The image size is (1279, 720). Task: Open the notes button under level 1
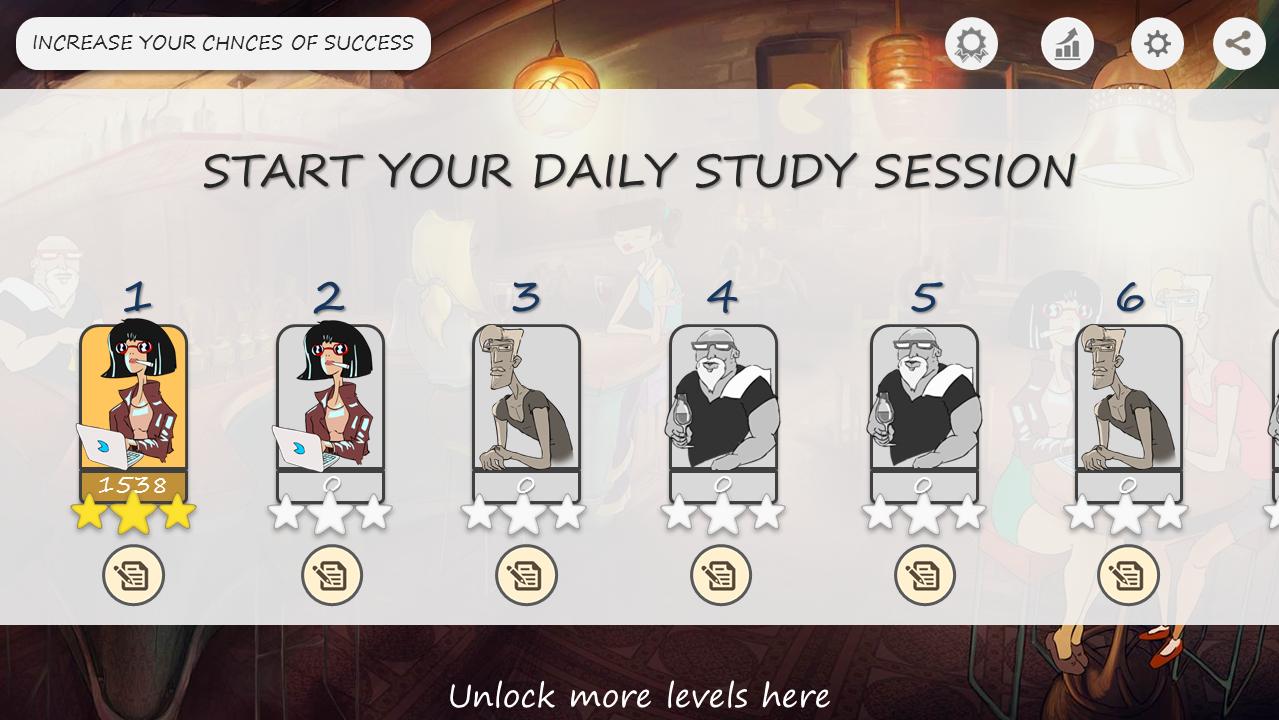click(x=133, y=575)
